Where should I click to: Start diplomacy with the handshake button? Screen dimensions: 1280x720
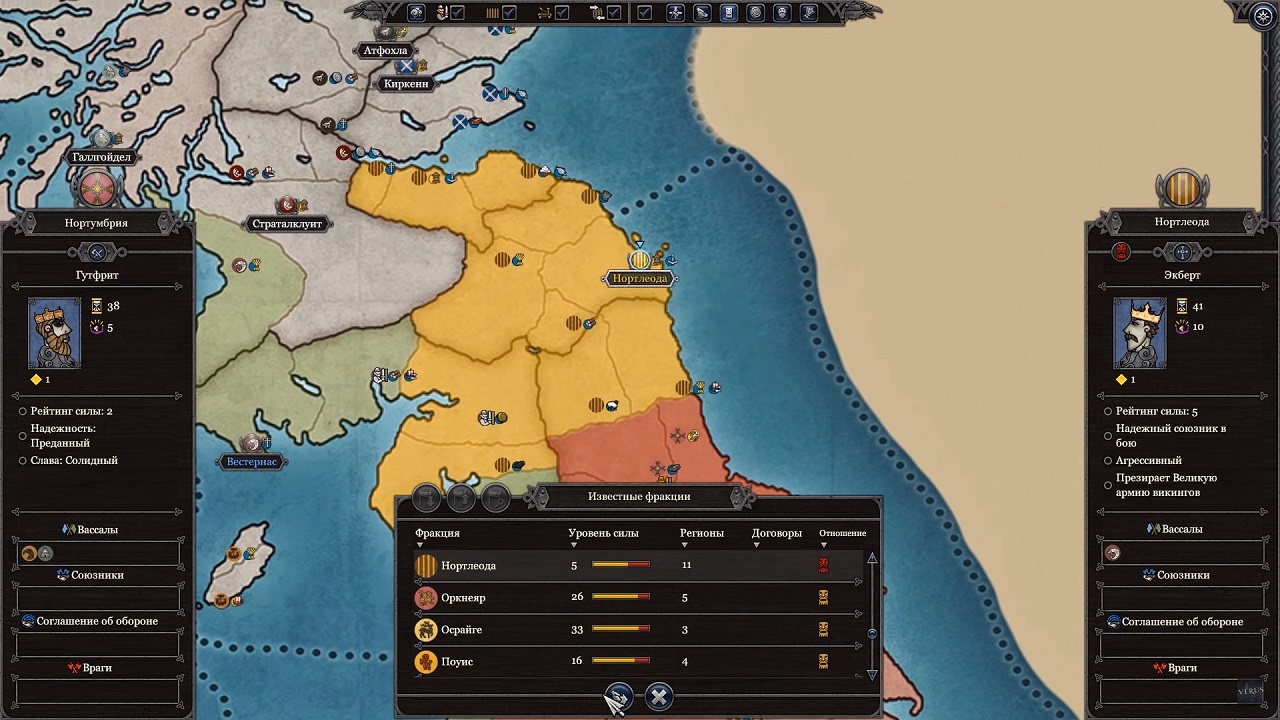point(619,696)
